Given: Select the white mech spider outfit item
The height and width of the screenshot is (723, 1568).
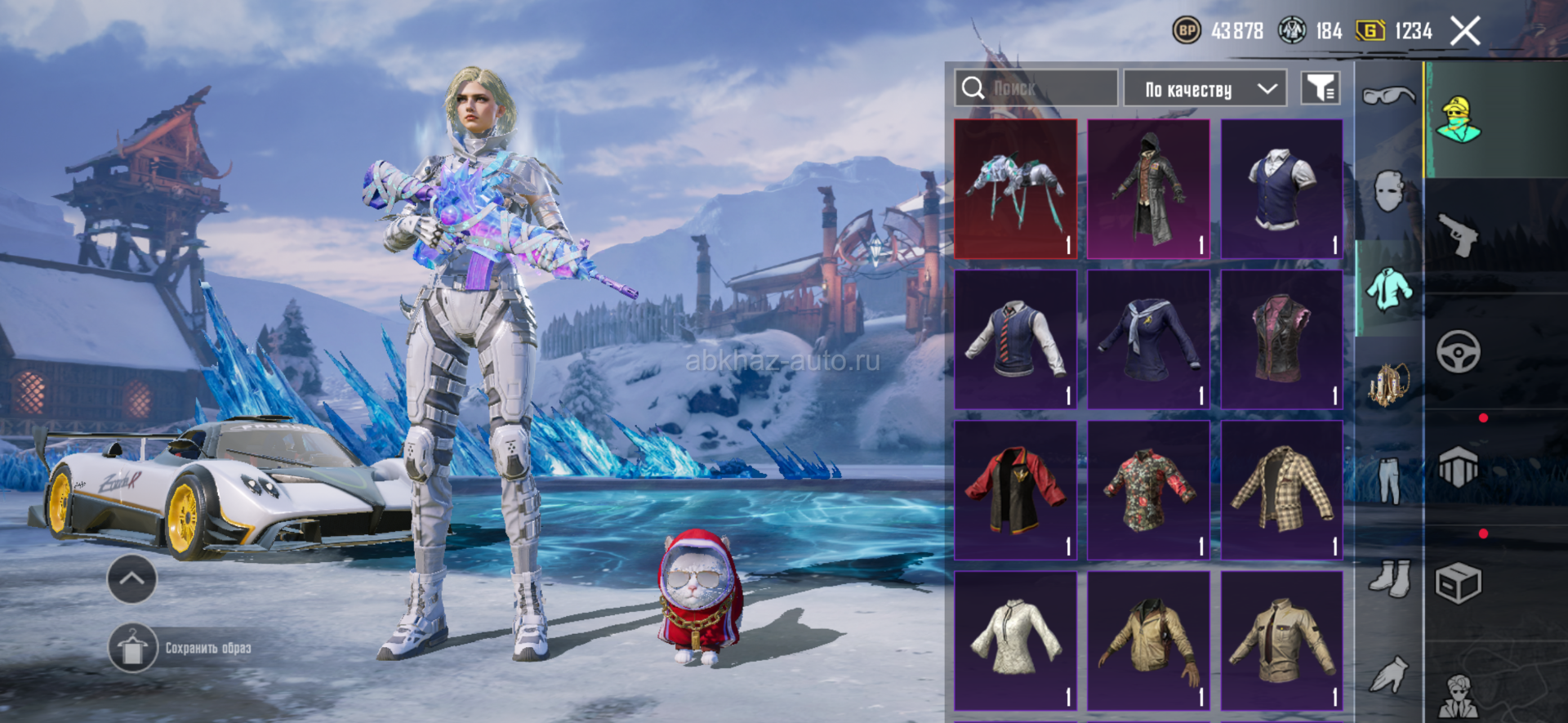Looking at the screenshot, I should pyautogui.click(x=1015, y=190).
